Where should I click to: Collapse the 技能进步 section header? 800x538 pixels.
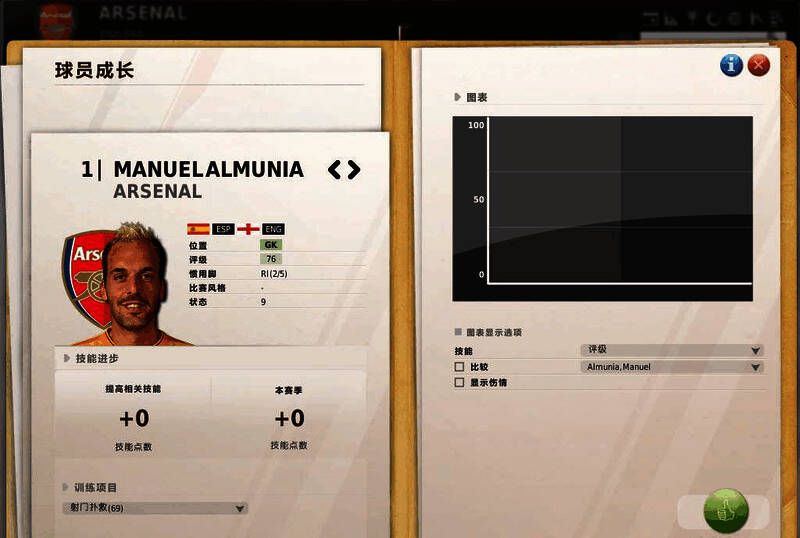66,358
